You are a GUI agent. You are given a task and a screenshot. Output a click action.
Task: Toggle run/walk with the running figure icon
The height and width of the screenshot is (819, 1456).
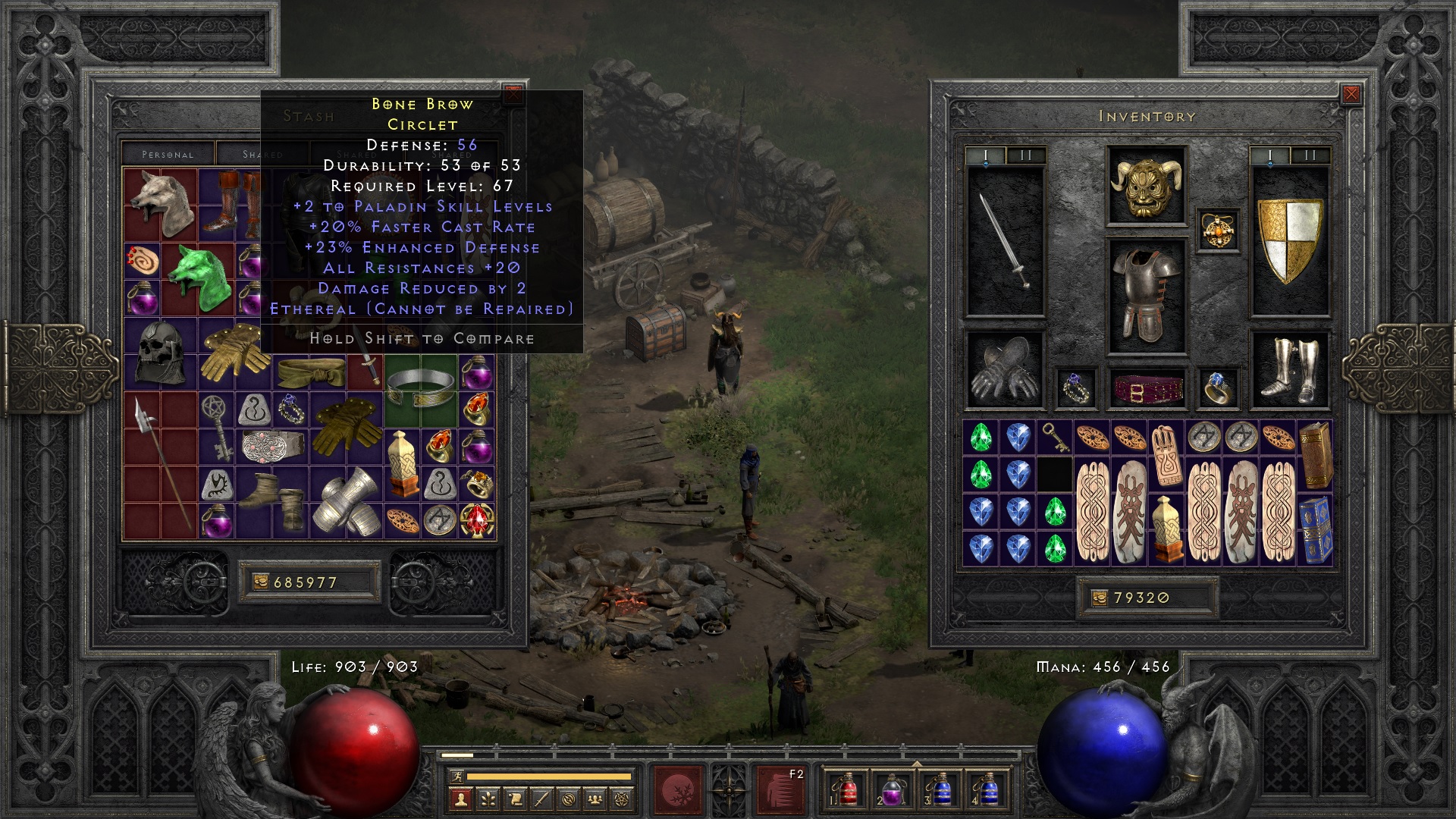click(x=457, y=776)
